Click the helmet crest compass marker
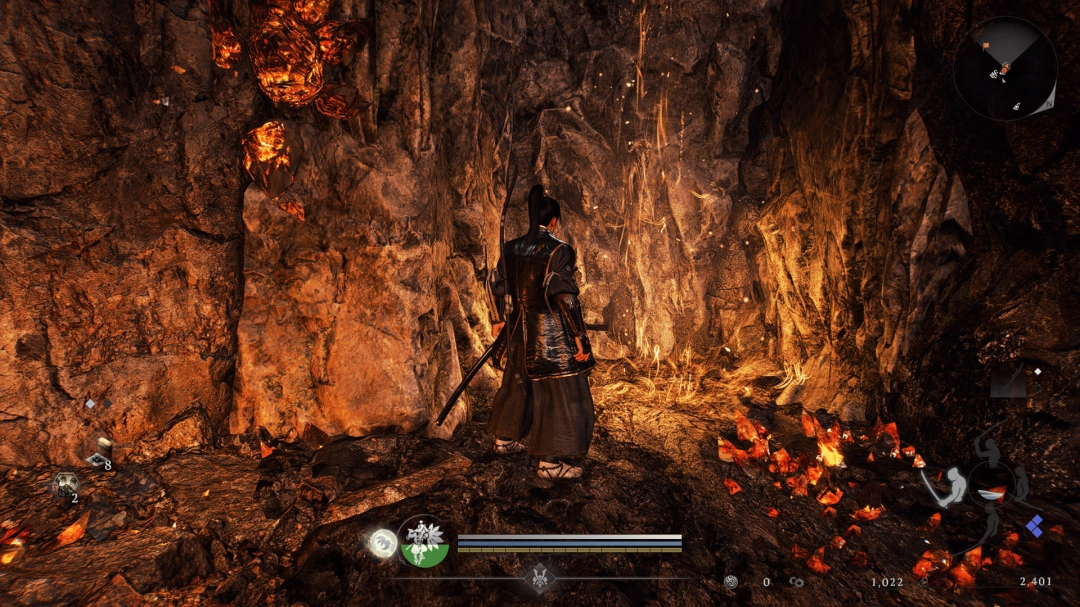The height and width of the screenshot is (607, 1080). coord(540,577)
